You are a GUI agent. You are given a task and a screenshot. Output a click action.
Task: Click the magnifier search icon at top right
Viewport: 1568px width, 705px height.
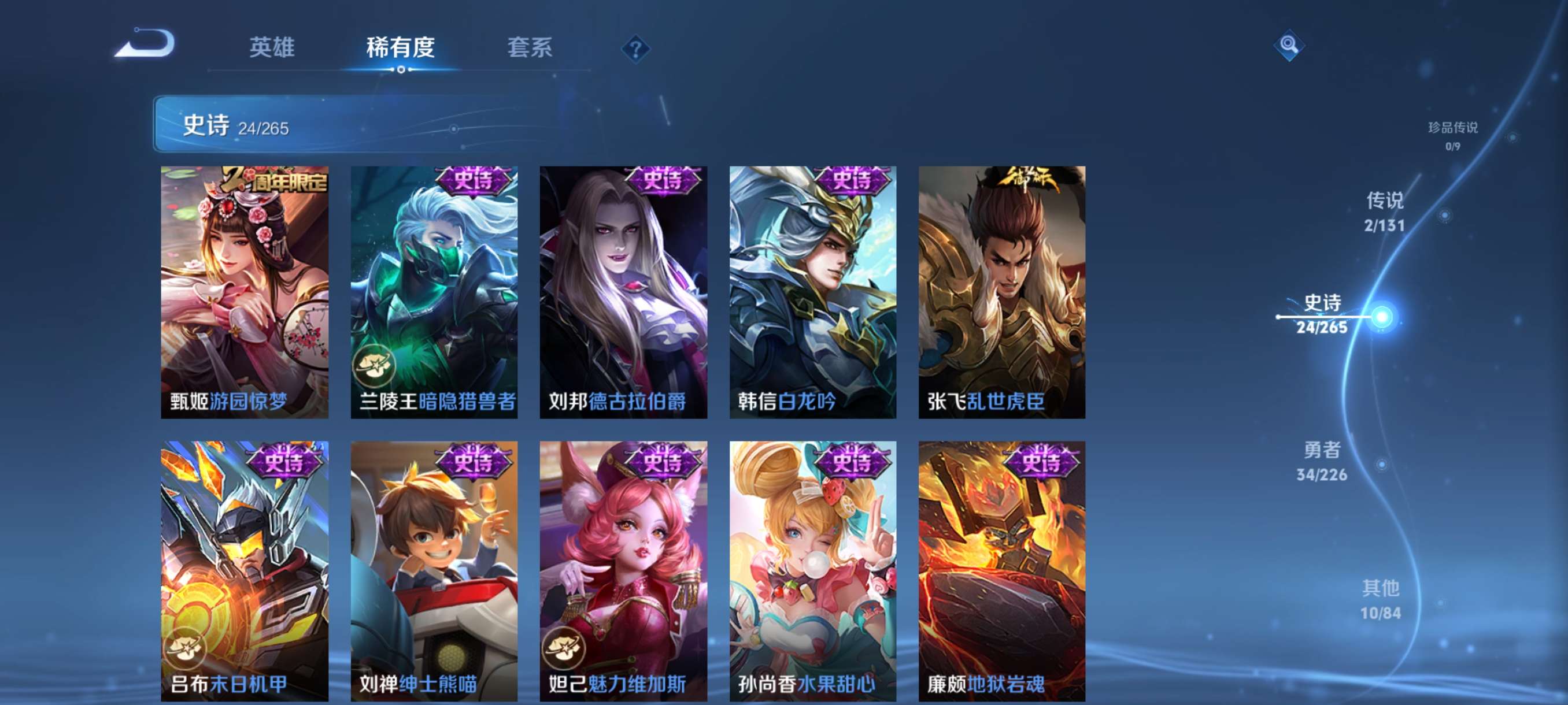(x=1290, y=46)
